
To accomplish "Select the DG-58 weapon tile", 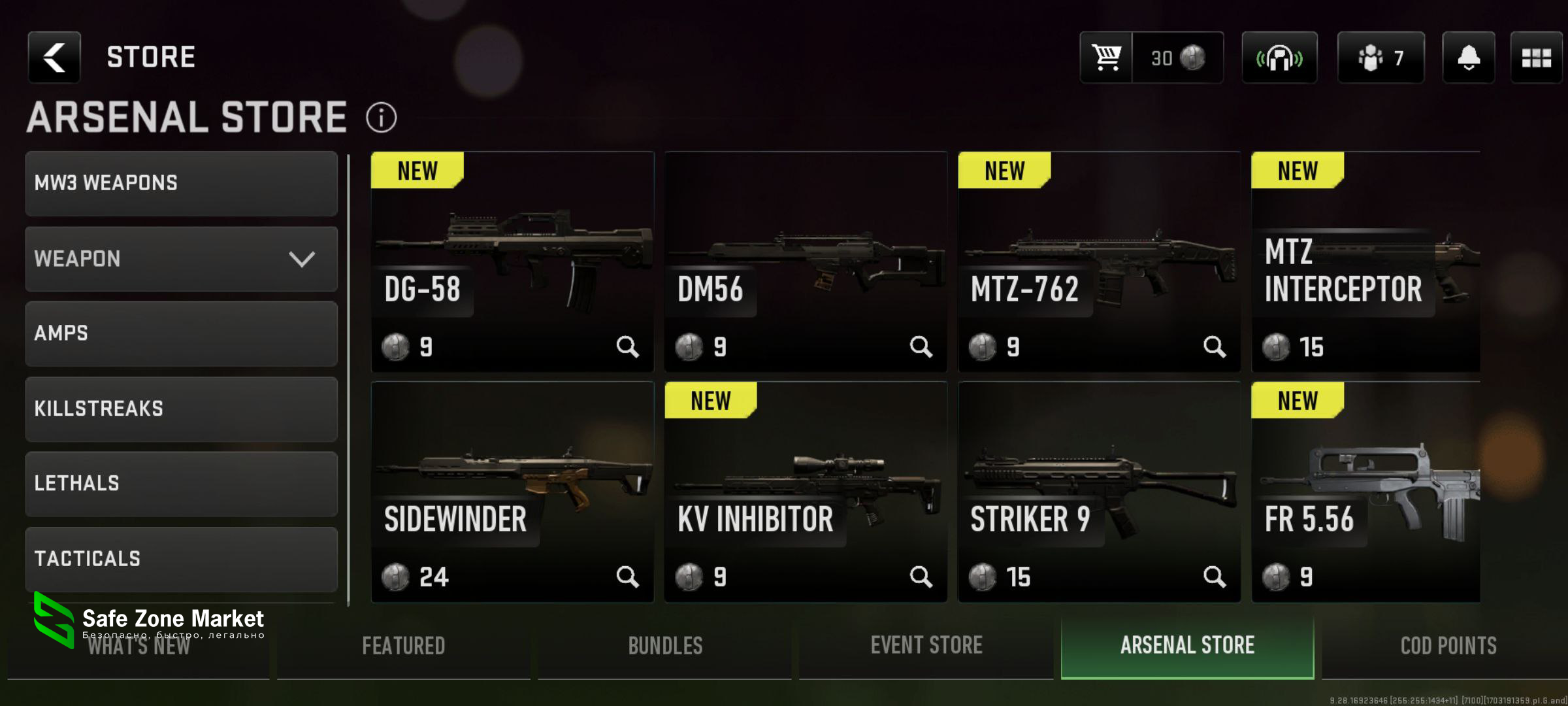I will 512,261.
